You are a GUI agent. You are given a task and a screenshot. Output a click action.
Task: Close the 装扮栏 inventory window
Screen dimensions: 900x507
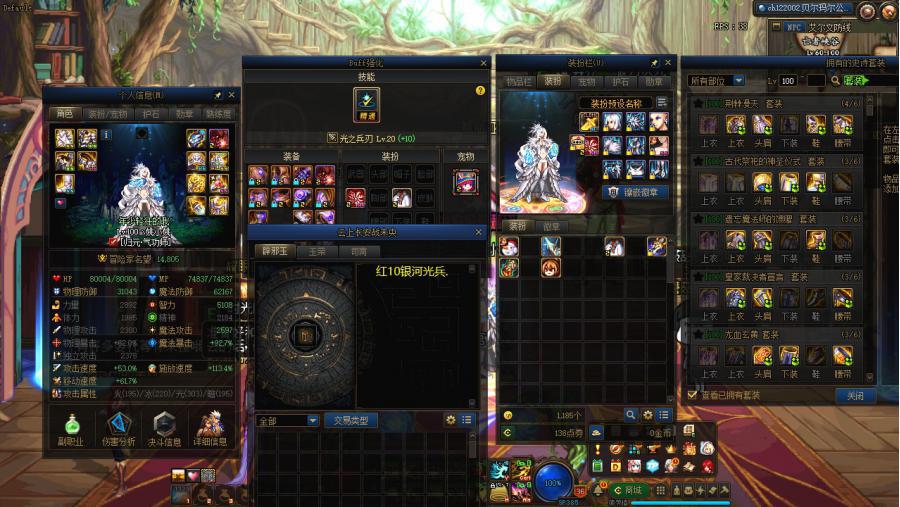(669, 63)
